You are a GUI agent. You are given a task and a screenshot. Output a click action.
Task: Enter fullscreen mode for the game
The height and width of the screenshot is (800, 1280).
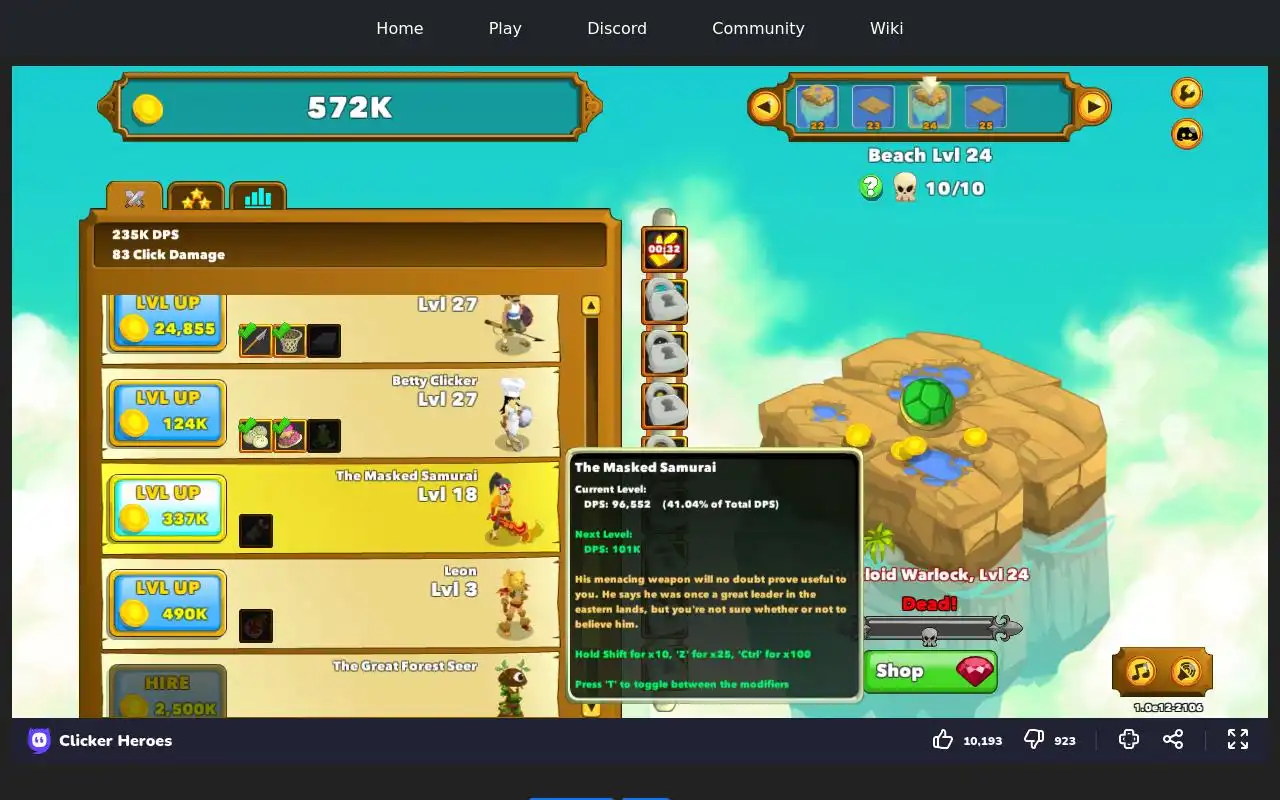1238,739
